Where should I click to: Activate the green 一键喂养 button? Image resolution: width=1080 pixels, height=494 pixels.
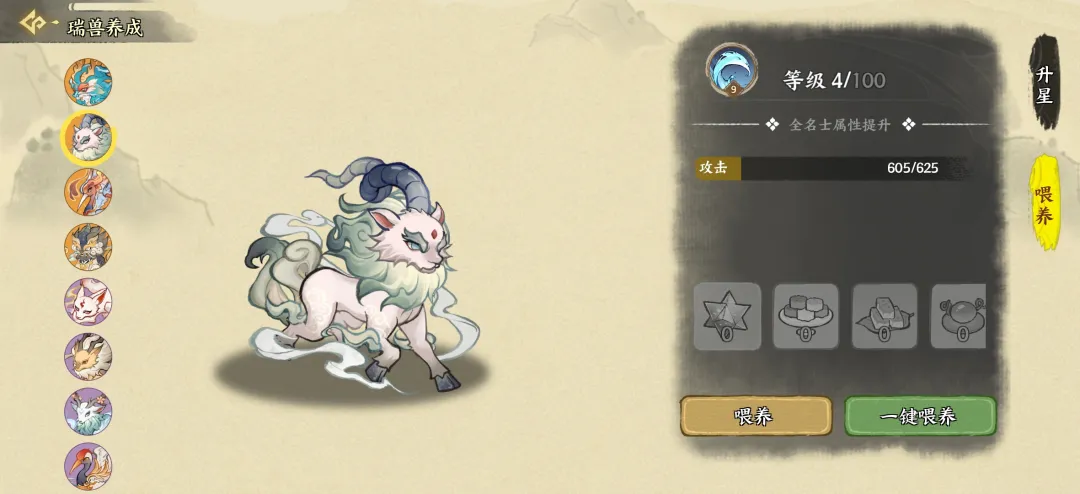[x=920, y=416]
